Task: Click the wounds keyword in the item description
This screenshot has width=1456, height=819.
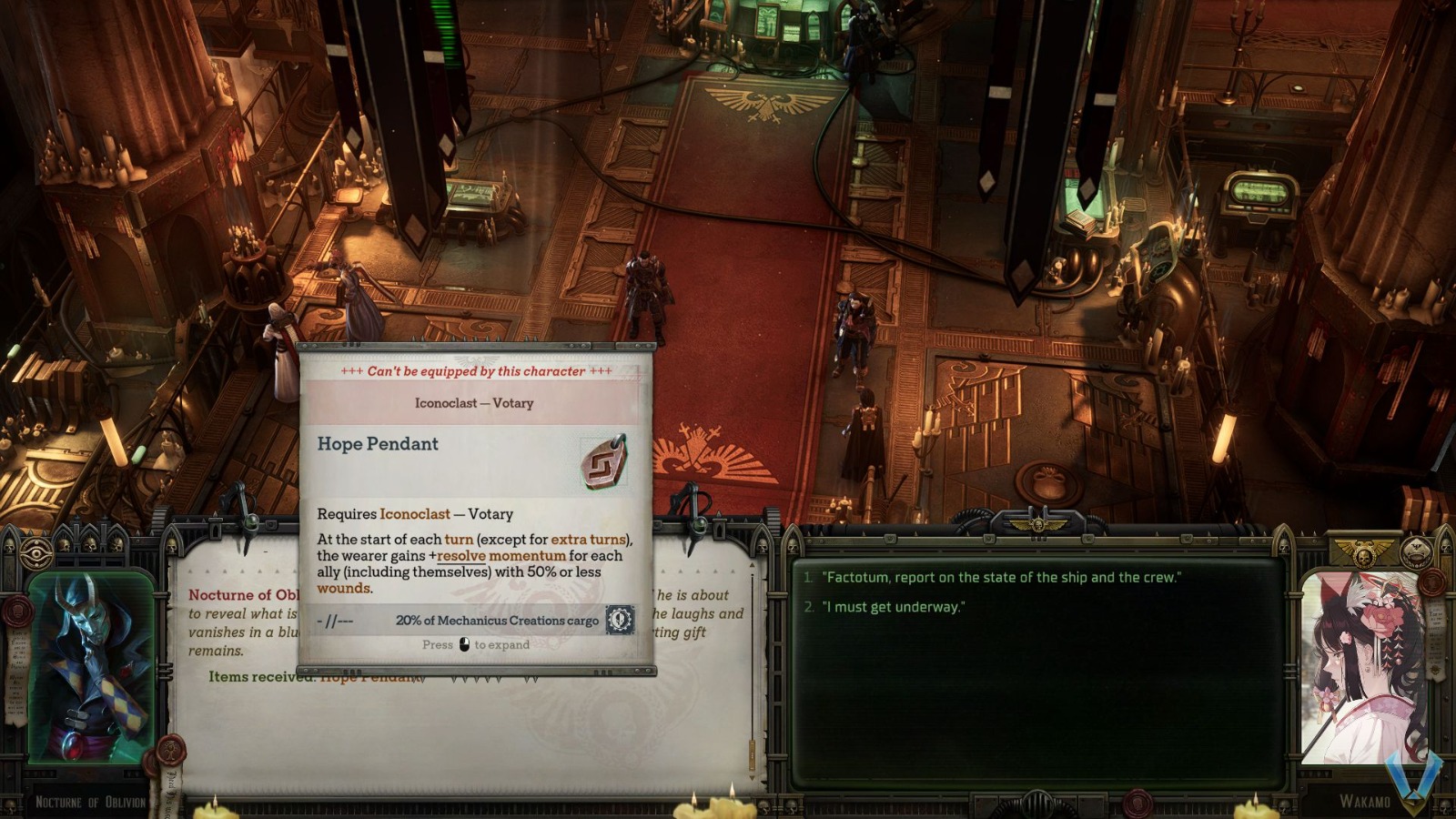Action: coord(344,587)
